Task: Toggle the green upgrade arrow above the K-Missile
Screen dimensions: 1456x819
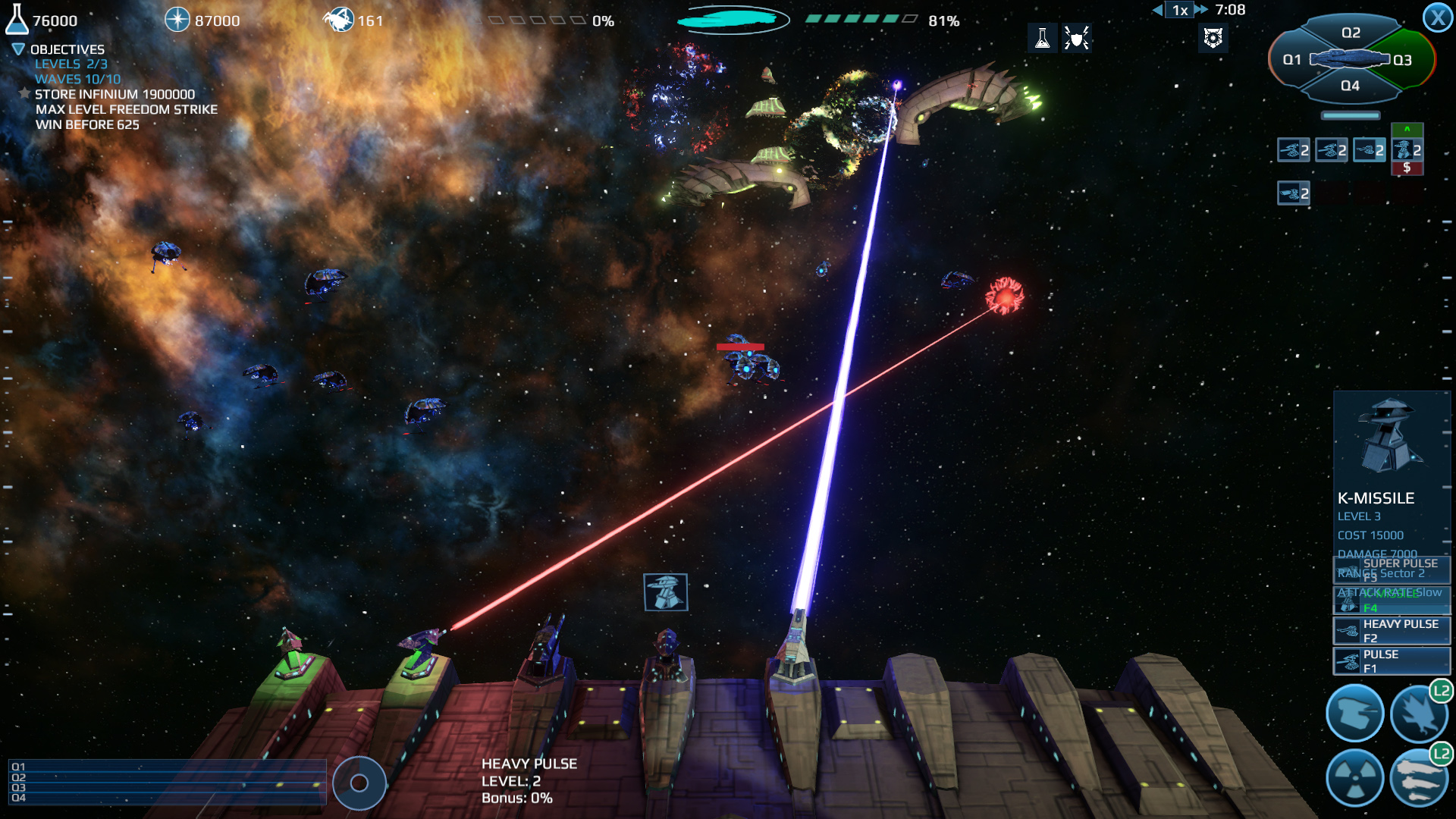Action: [x=1407, y=130]
